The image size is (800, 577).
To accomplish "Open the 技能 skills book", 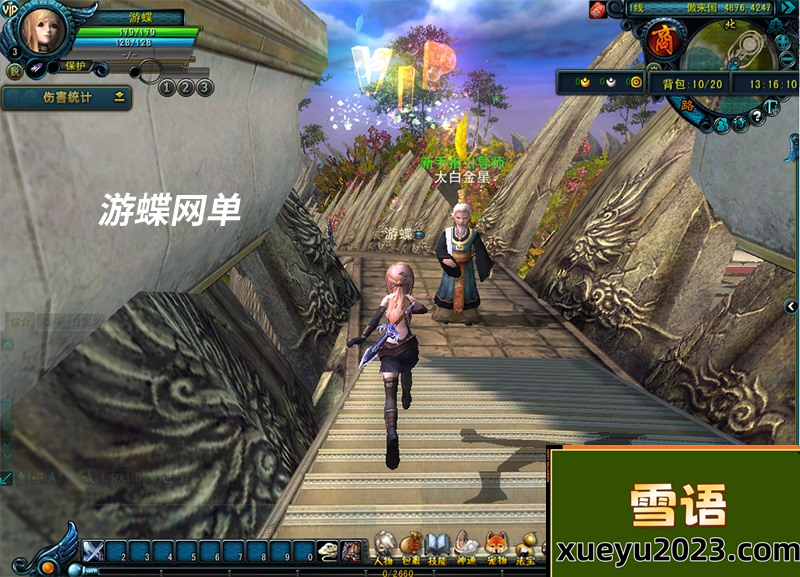I will click(438, 547).
